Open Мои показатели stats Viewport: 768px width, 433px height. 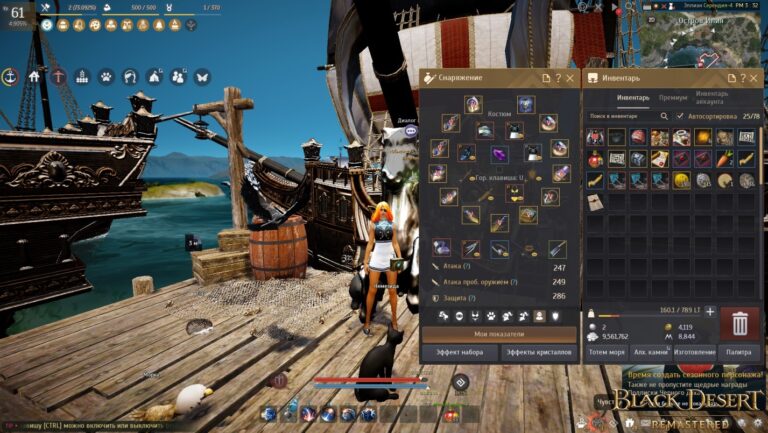point(500,334)
